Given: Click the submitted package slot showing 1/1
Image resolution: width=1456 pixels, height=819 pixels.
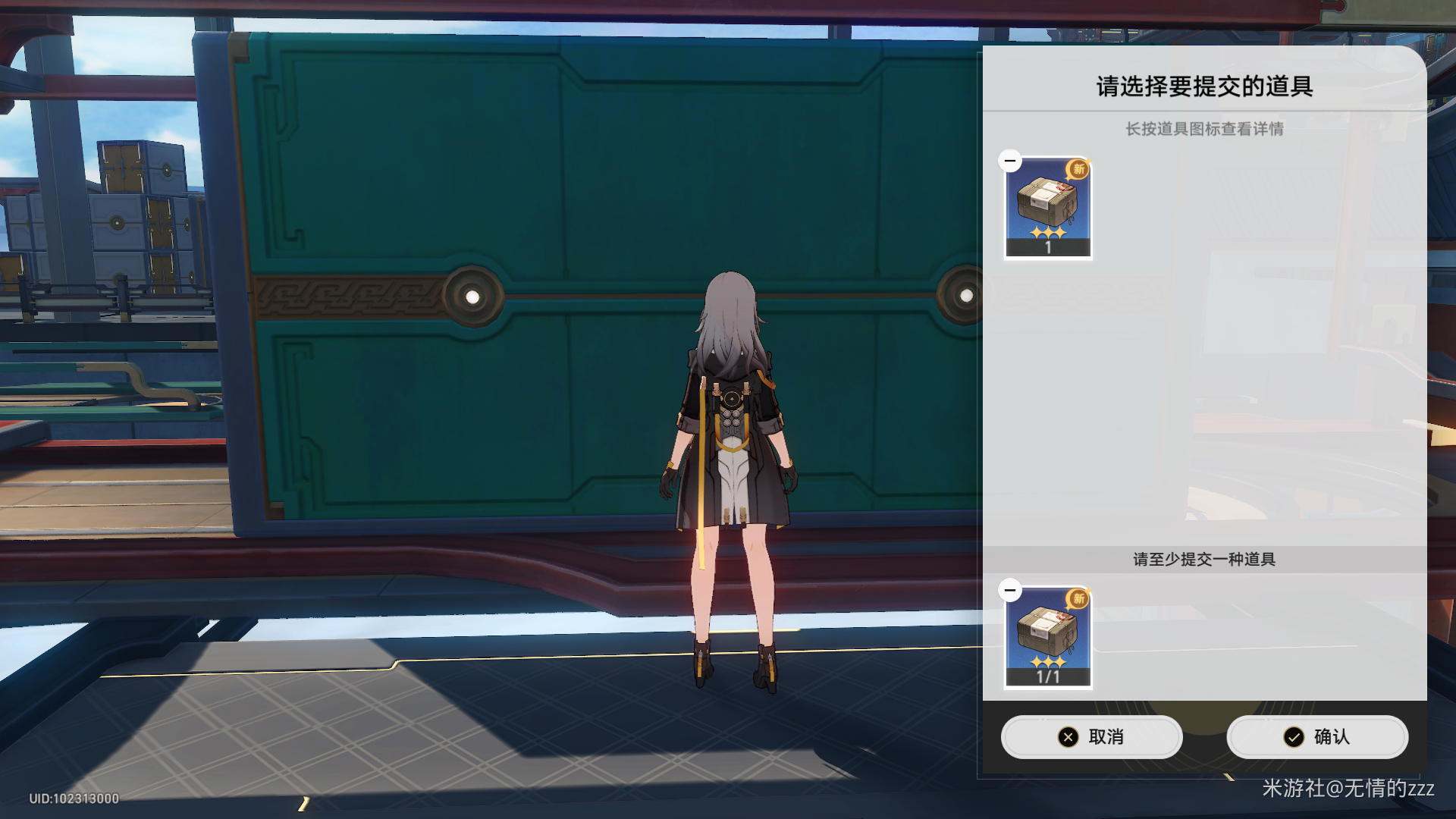Looking at the screenshot, I should (1048, 638).
